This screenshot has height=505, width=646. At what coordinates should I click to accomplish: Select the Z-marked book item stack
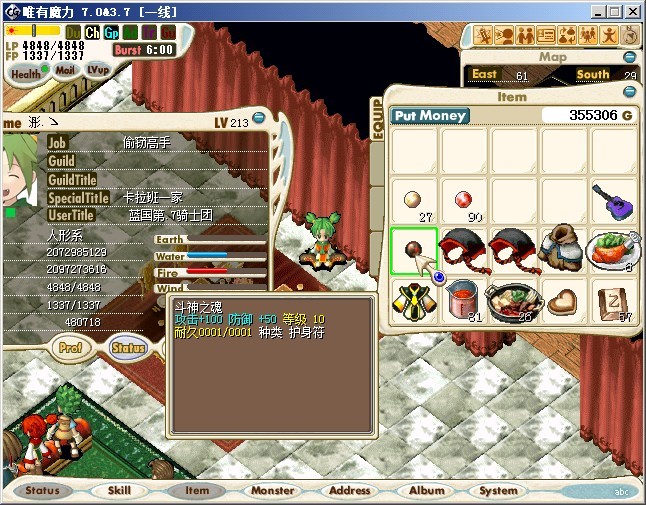pyautogui.click(x=614, y=300)
